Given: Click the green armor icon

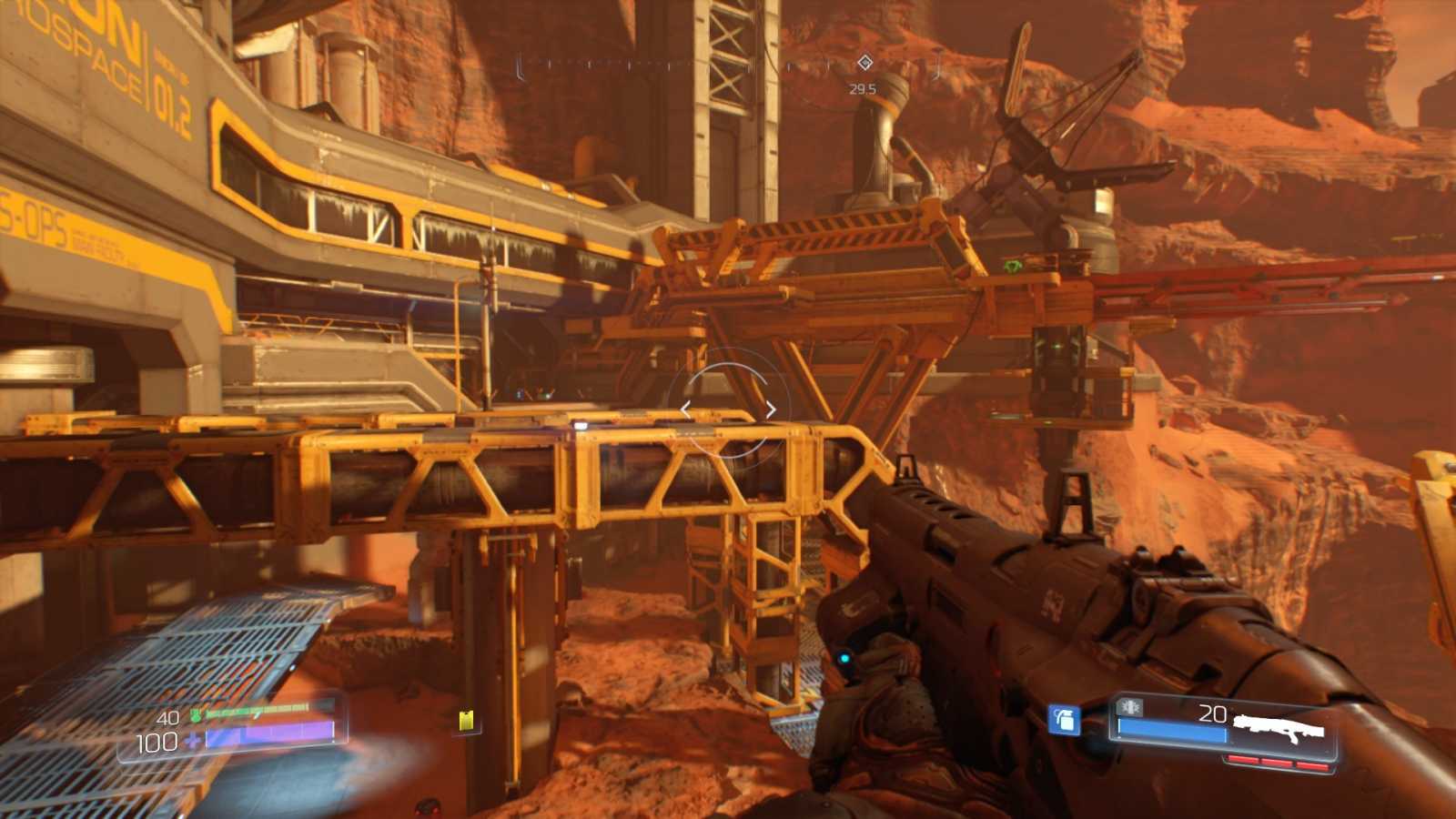Looking at the screenshot, I should [195, 716].
